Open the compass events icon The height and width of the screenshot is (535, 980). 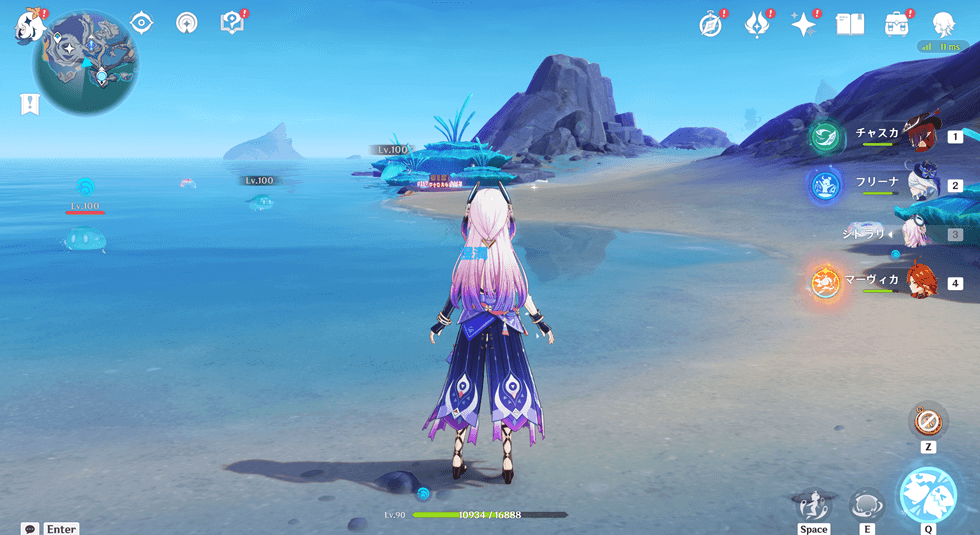pos(711,25)
